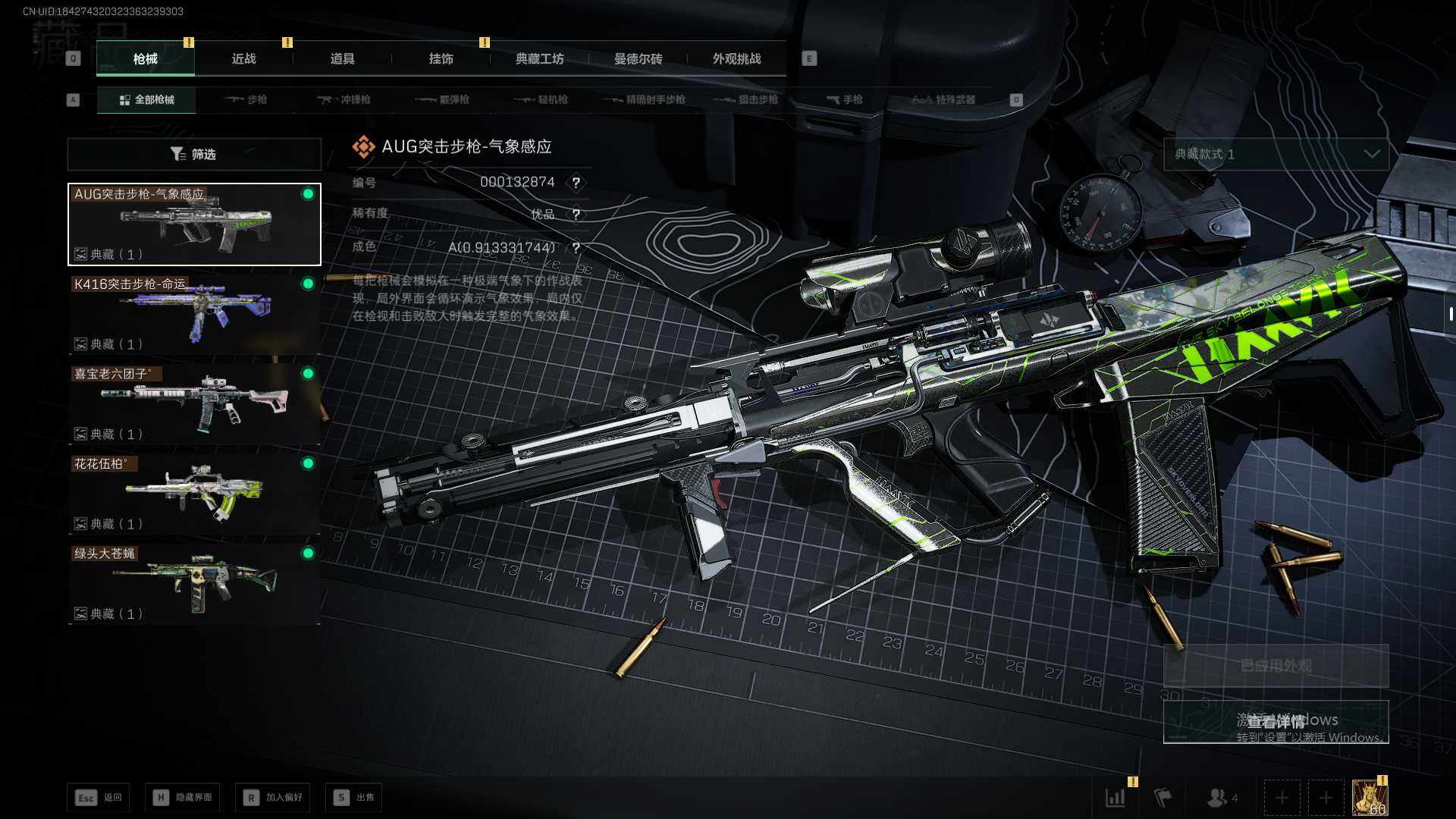Screen dimensions: 1456x819
Task: Switch to the 外观挑战 tab
Action: pyautogui.click(x=736, y=59)
